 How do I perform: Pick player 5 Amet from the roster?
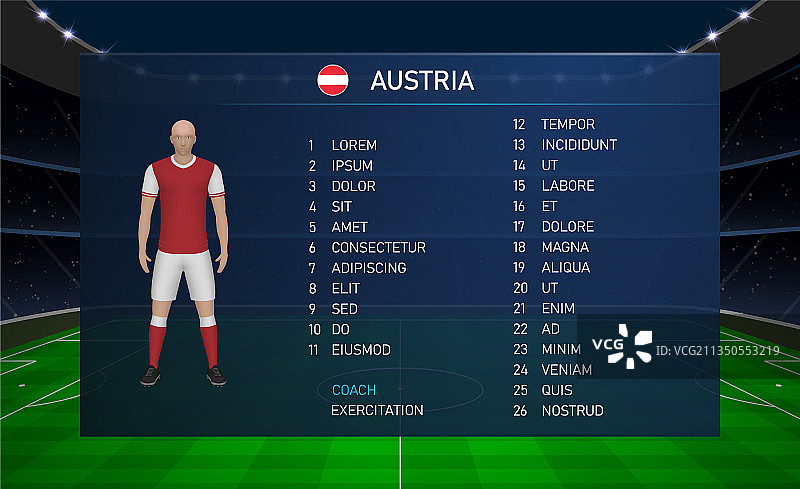point(350,227)
